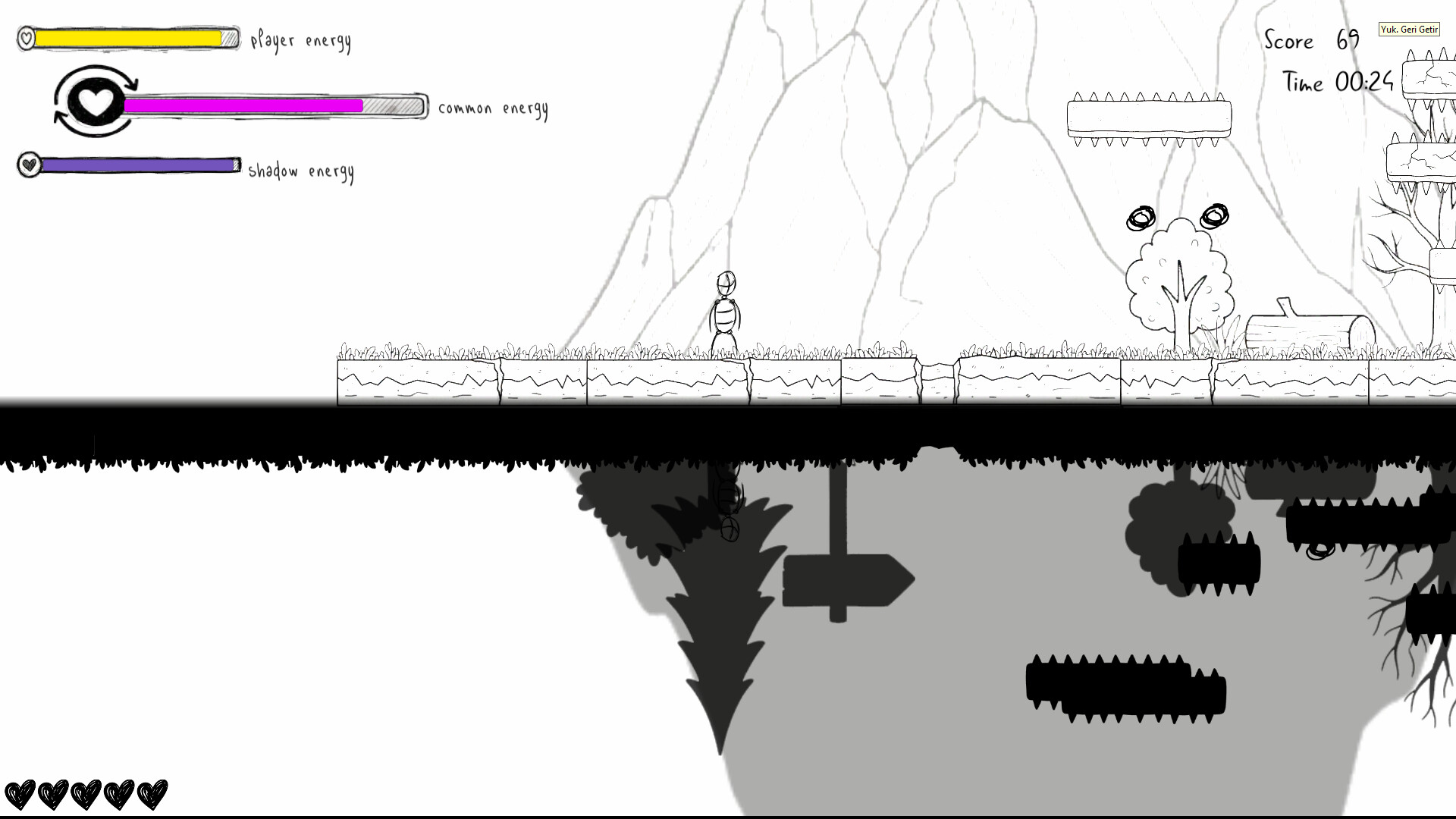Click the second heart to expand lives detail

pos(55,793)
